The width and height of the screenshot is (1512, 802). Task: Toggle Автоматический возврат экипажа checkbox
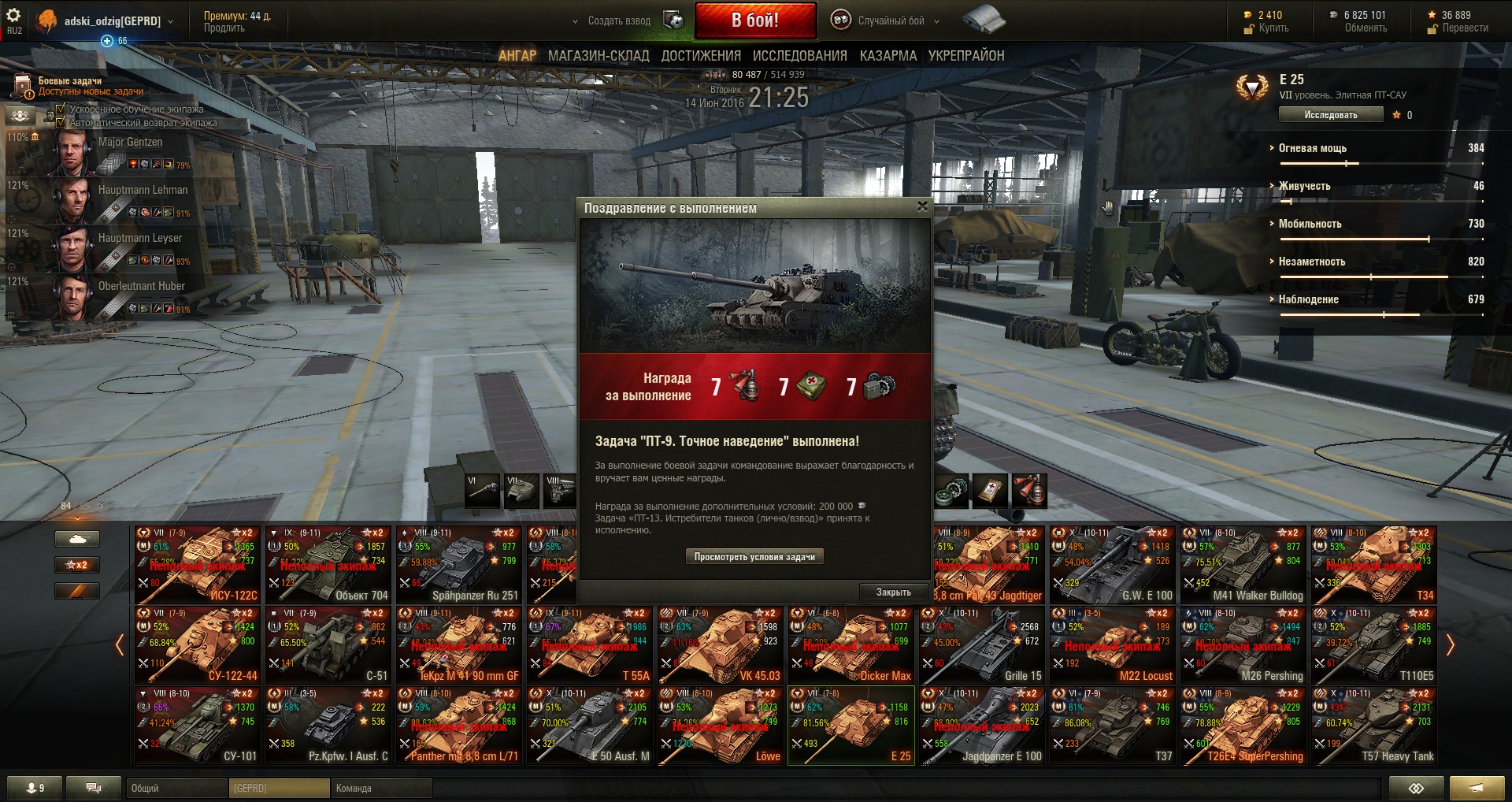61,122
